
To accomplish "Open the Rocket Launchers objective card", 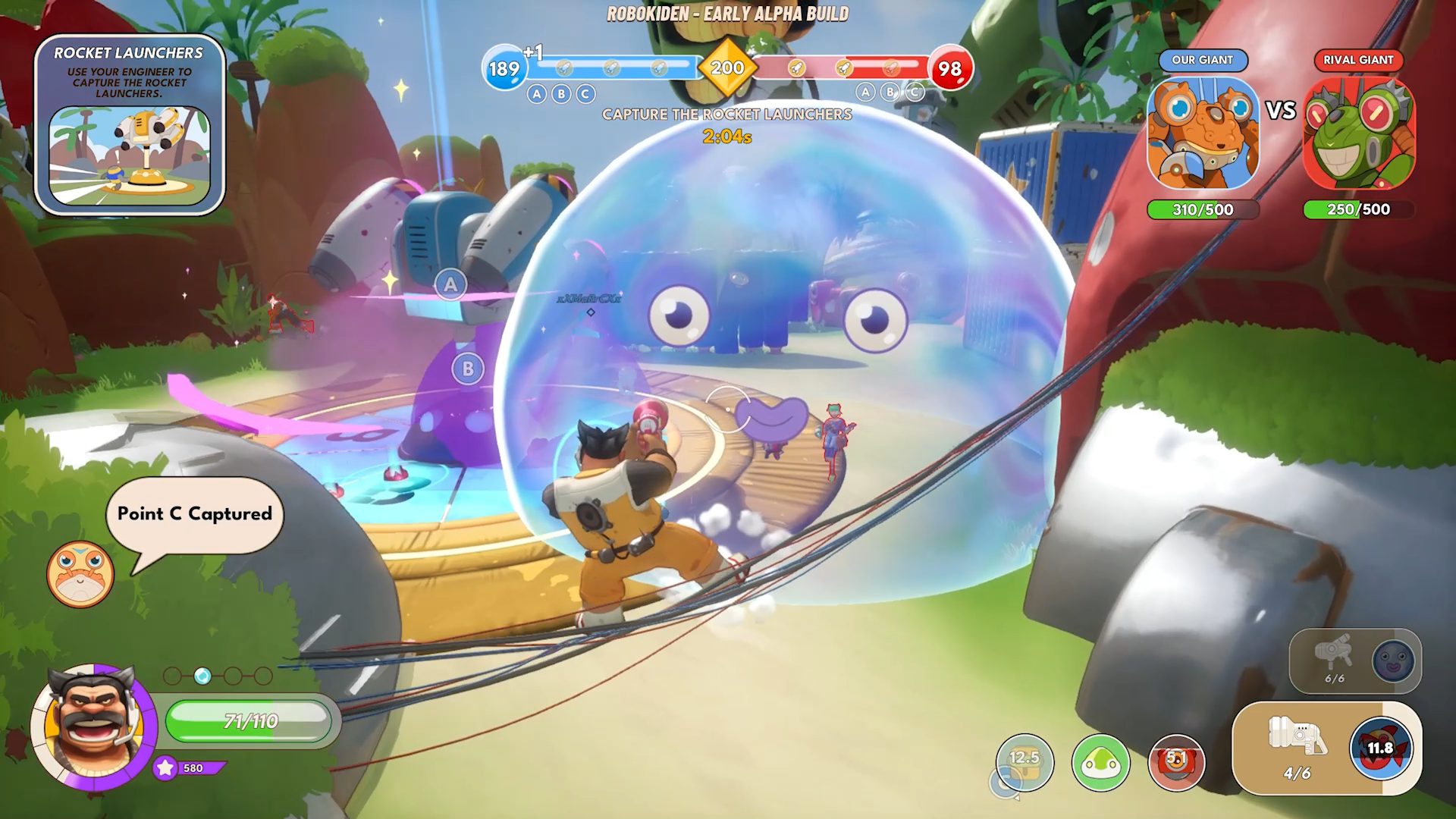I will tap(130, 125).
